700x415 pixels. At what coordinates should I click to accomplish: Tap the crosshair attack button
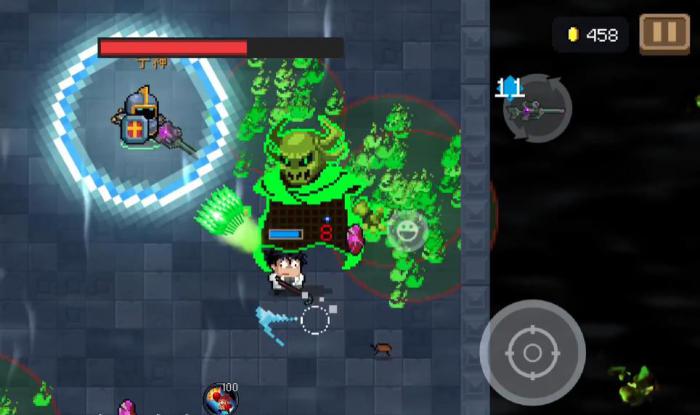pos(532,351)
